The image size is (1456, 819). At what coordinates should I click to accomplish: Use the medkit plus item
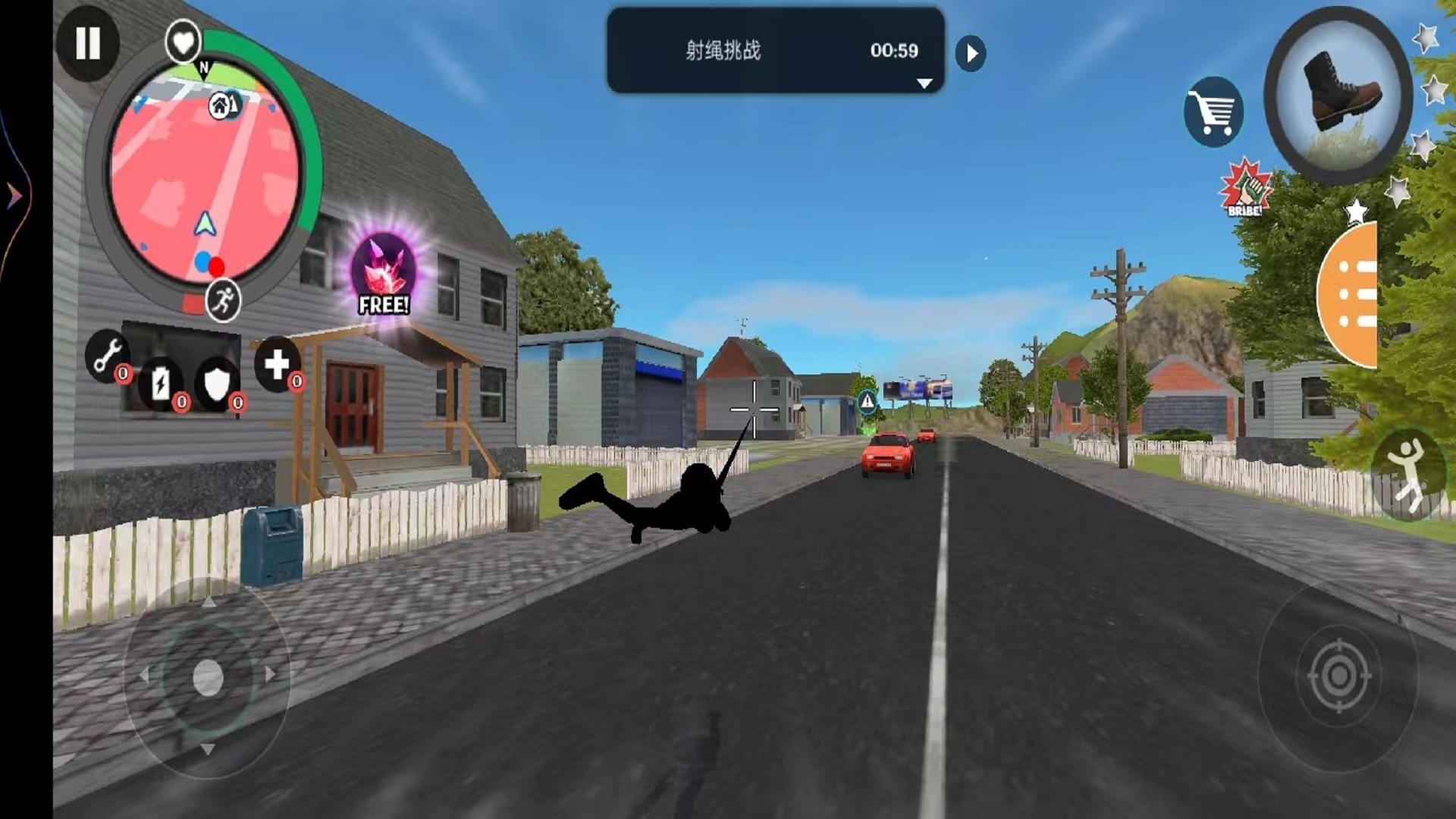(x=276, y=364)
